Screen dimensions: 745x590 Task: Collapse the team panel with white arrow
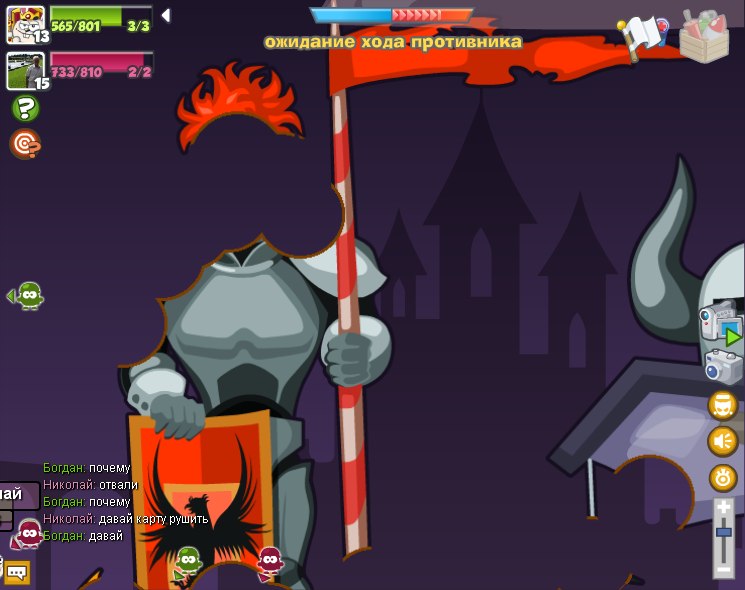click(166, 15)
